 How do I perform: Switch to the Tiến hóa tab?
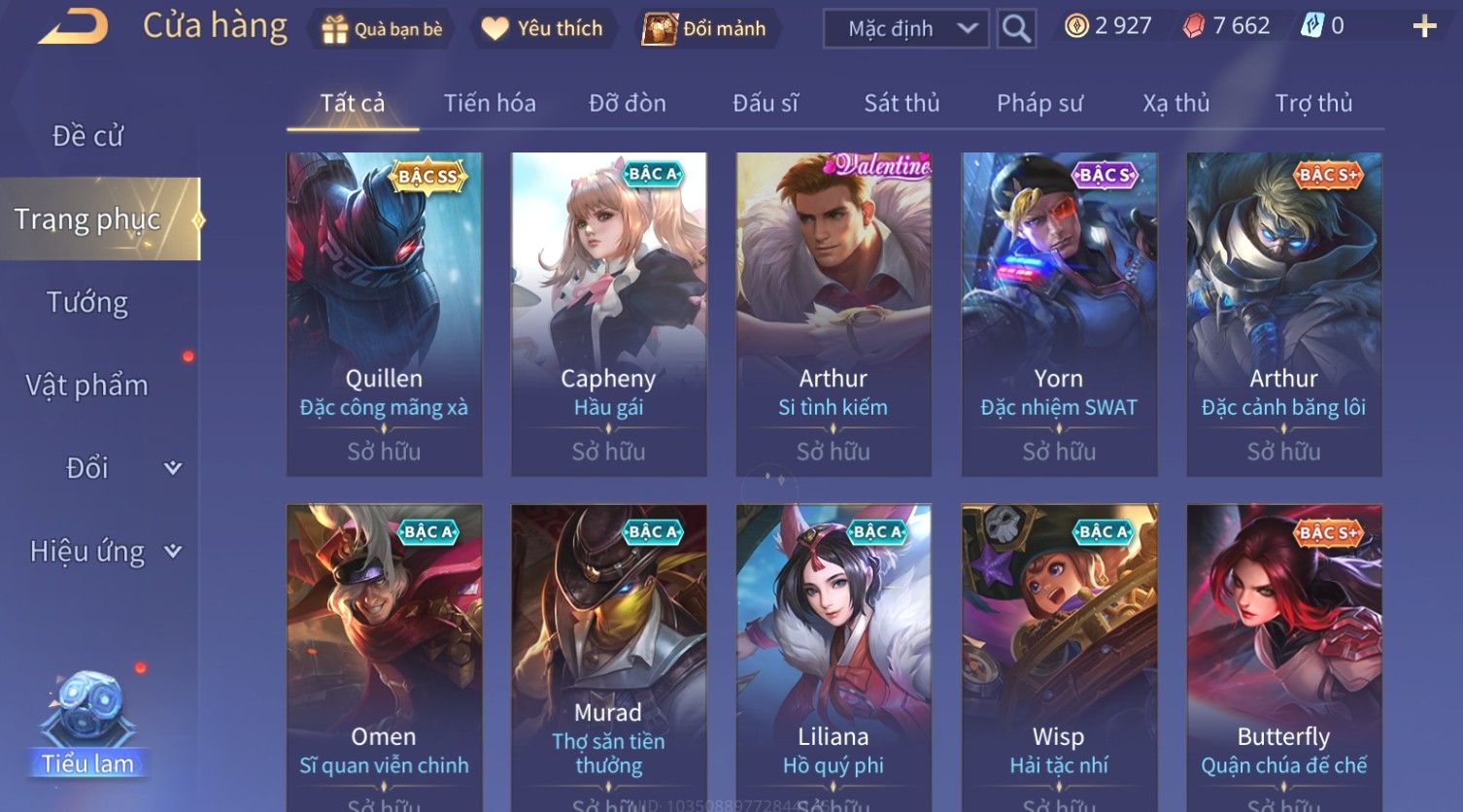490,103
